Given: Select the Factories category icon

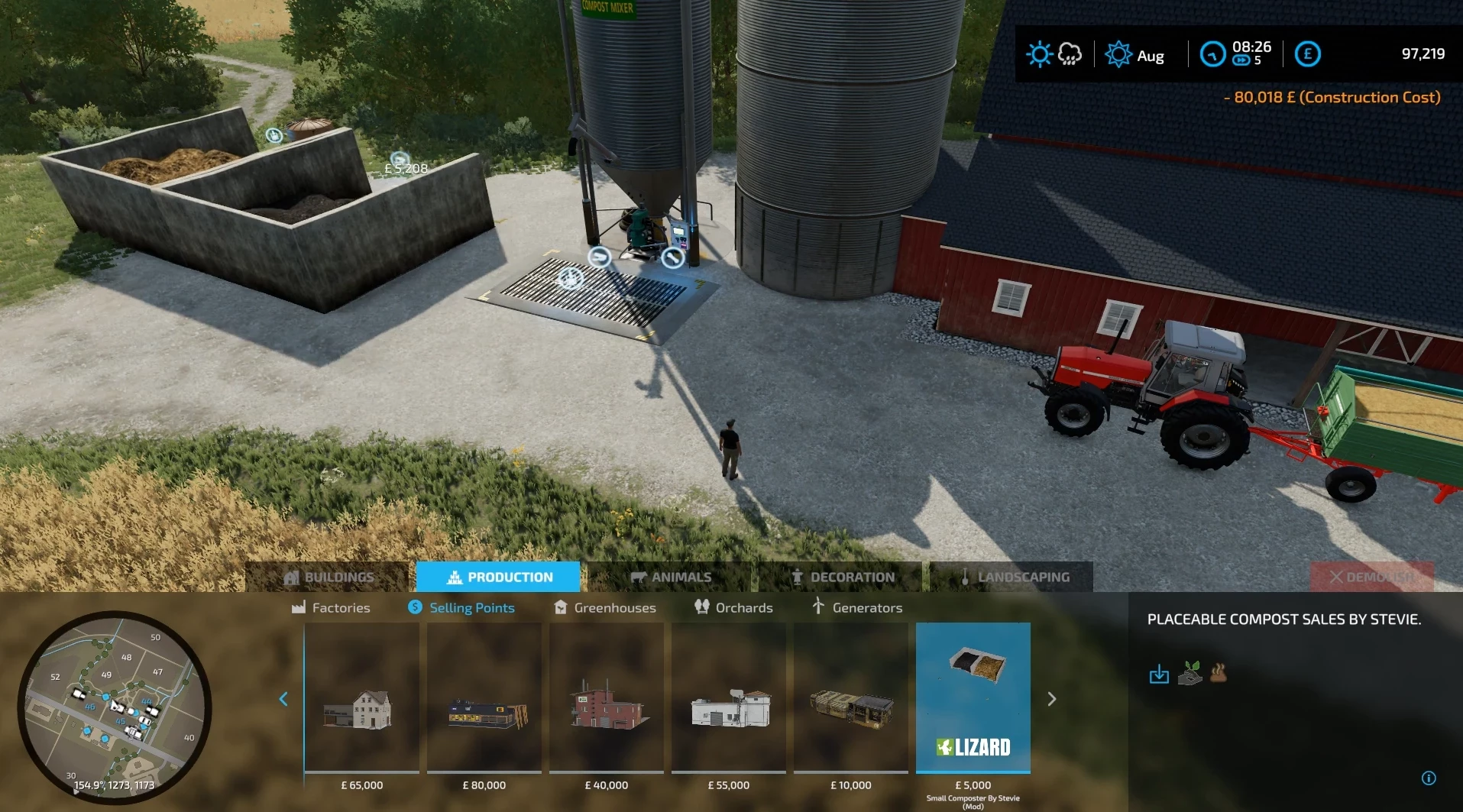Looking at the screenshot, I should point(298,607).
